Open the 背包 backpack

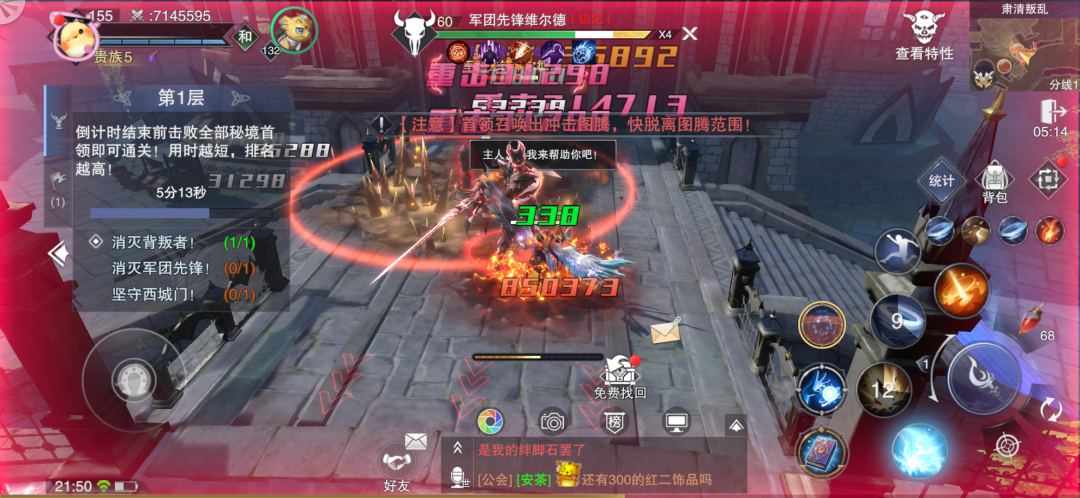point(994,181)
